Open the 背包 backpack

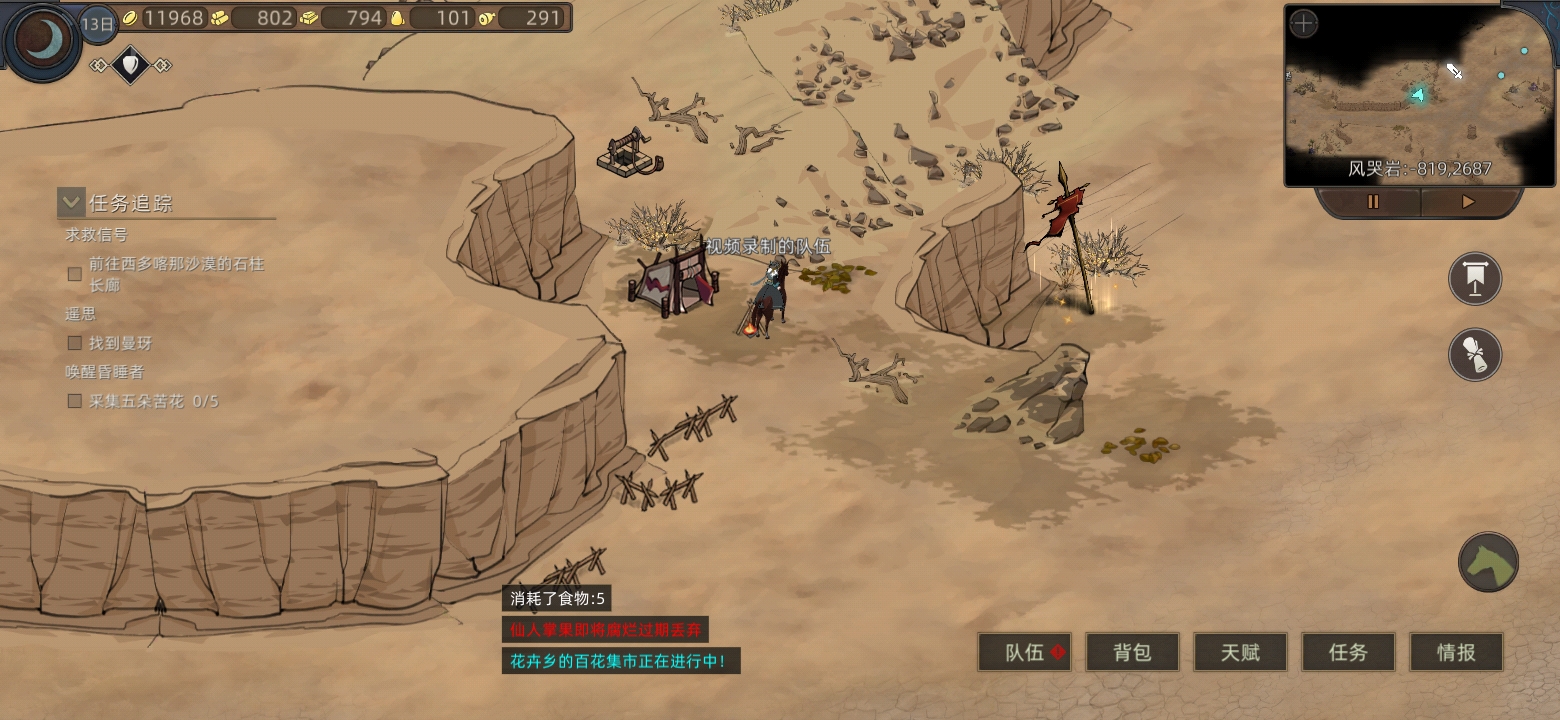1132,652
